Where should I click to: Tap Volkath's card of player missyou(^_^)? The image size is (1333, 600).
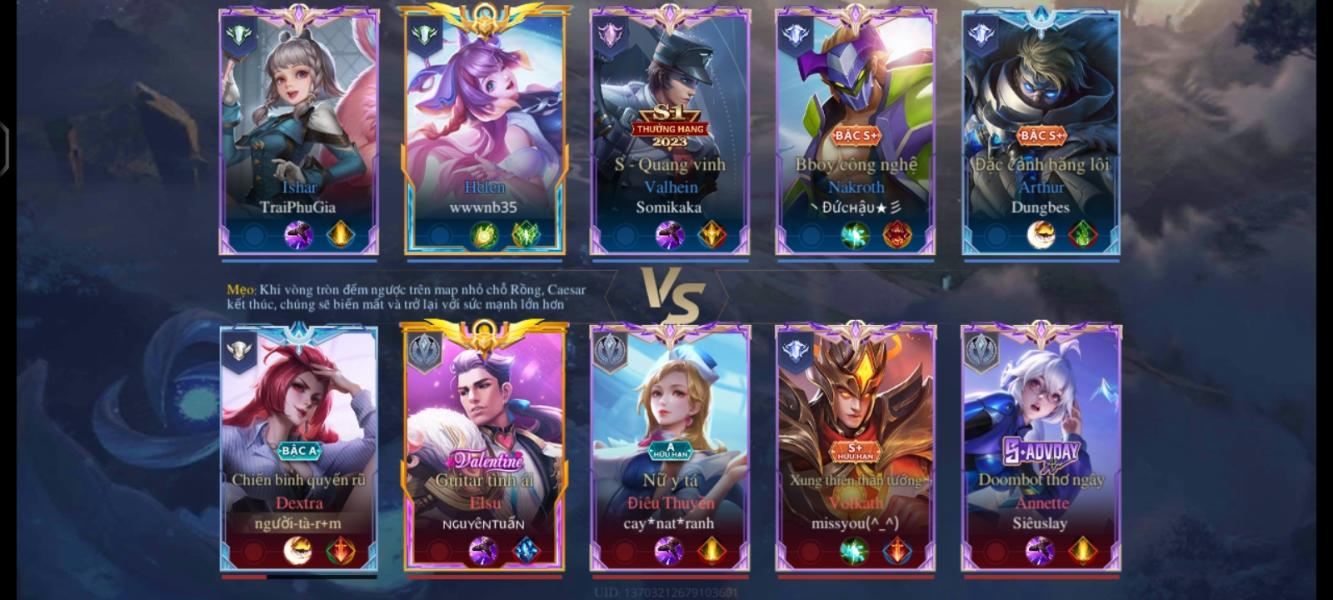click(856, 445)
